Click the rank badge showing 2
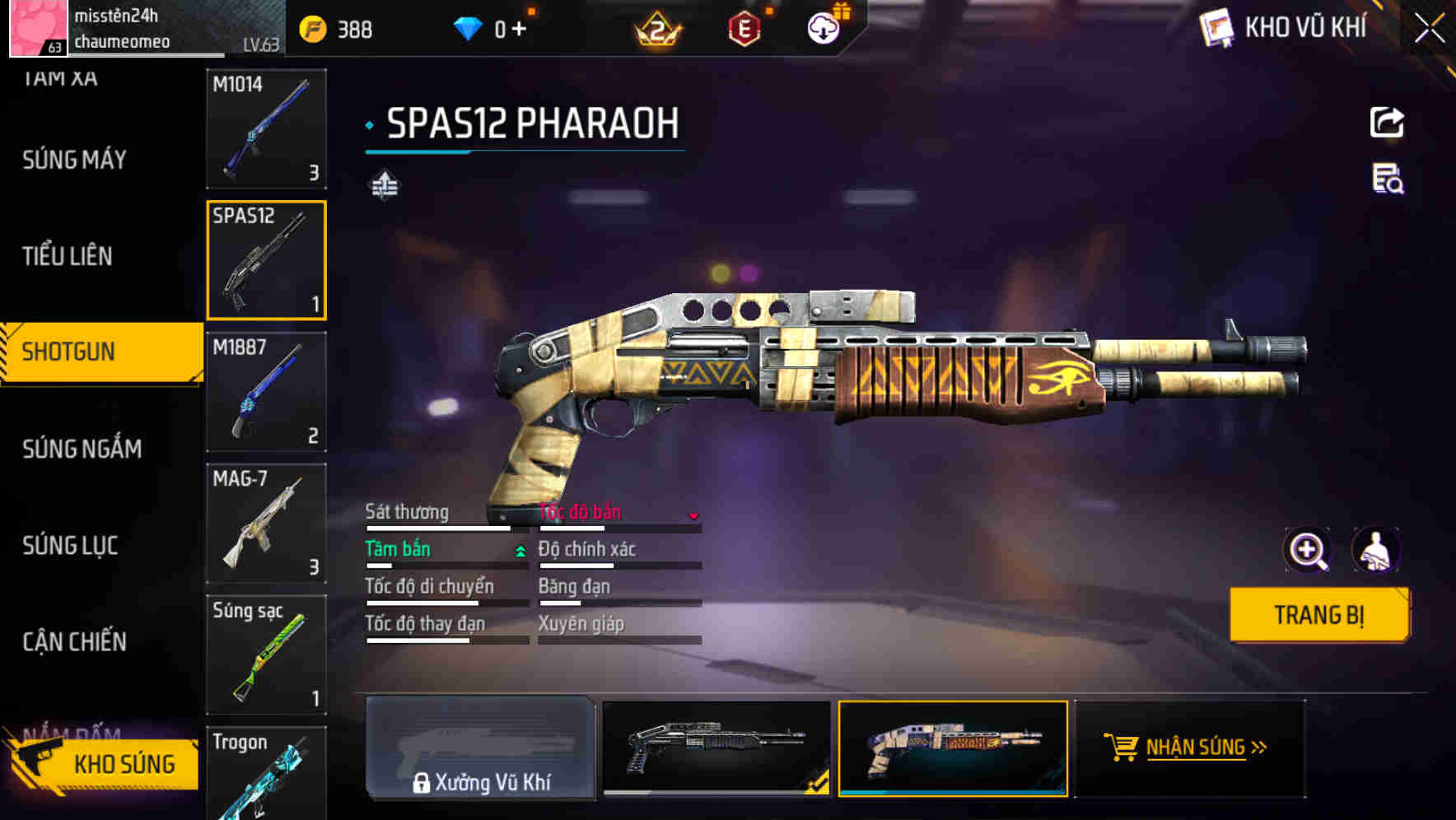Viewport: 1456px width, 820px height. click(x=659, y=28)
